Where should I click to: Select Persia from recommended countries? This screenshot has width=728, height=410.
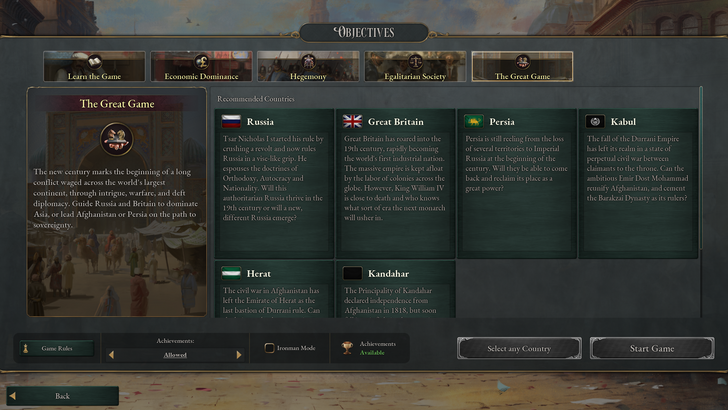[517, 183]
